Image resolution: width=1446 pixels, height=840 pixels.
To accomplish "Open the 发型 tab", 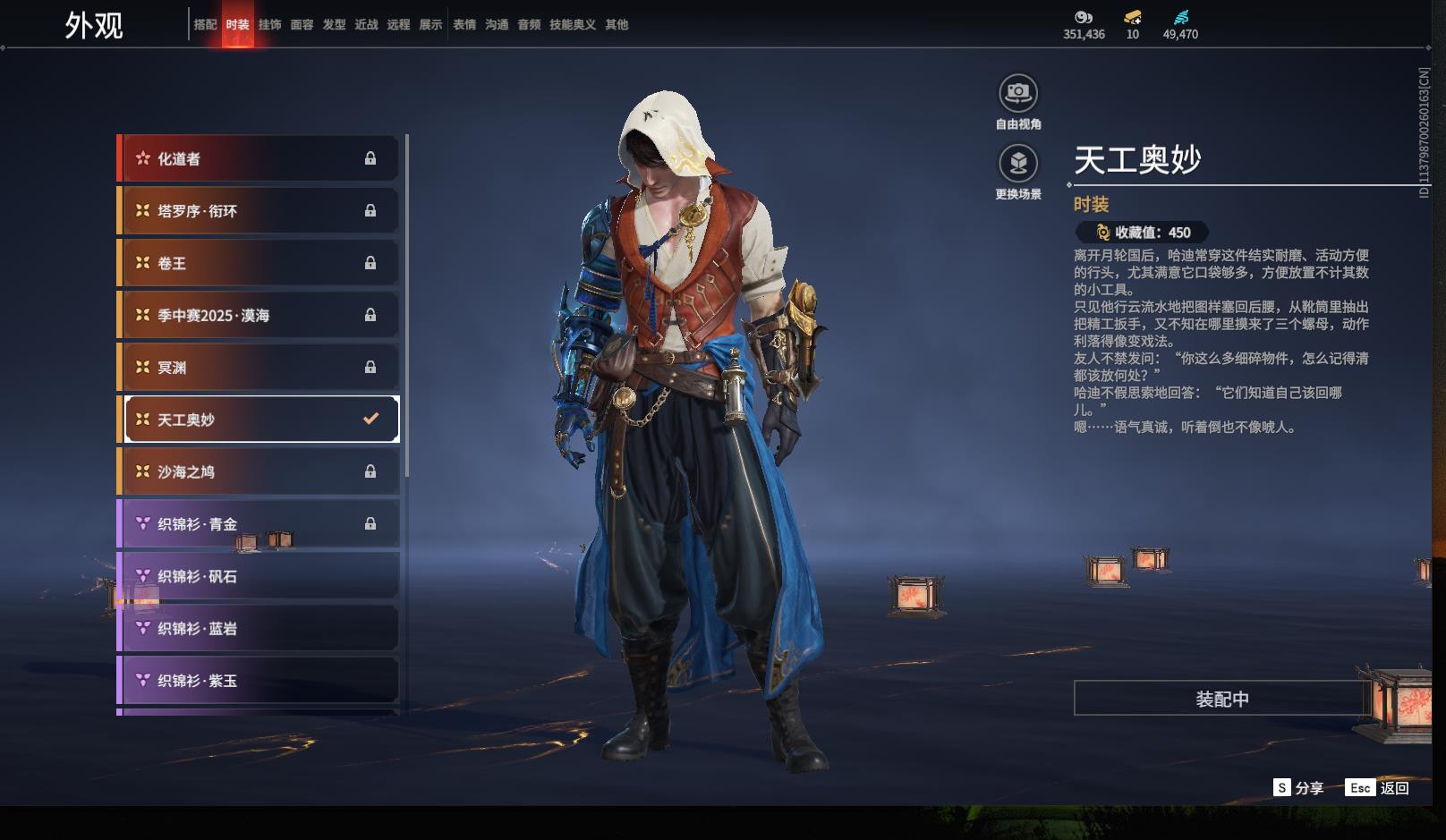I will 334,25.
